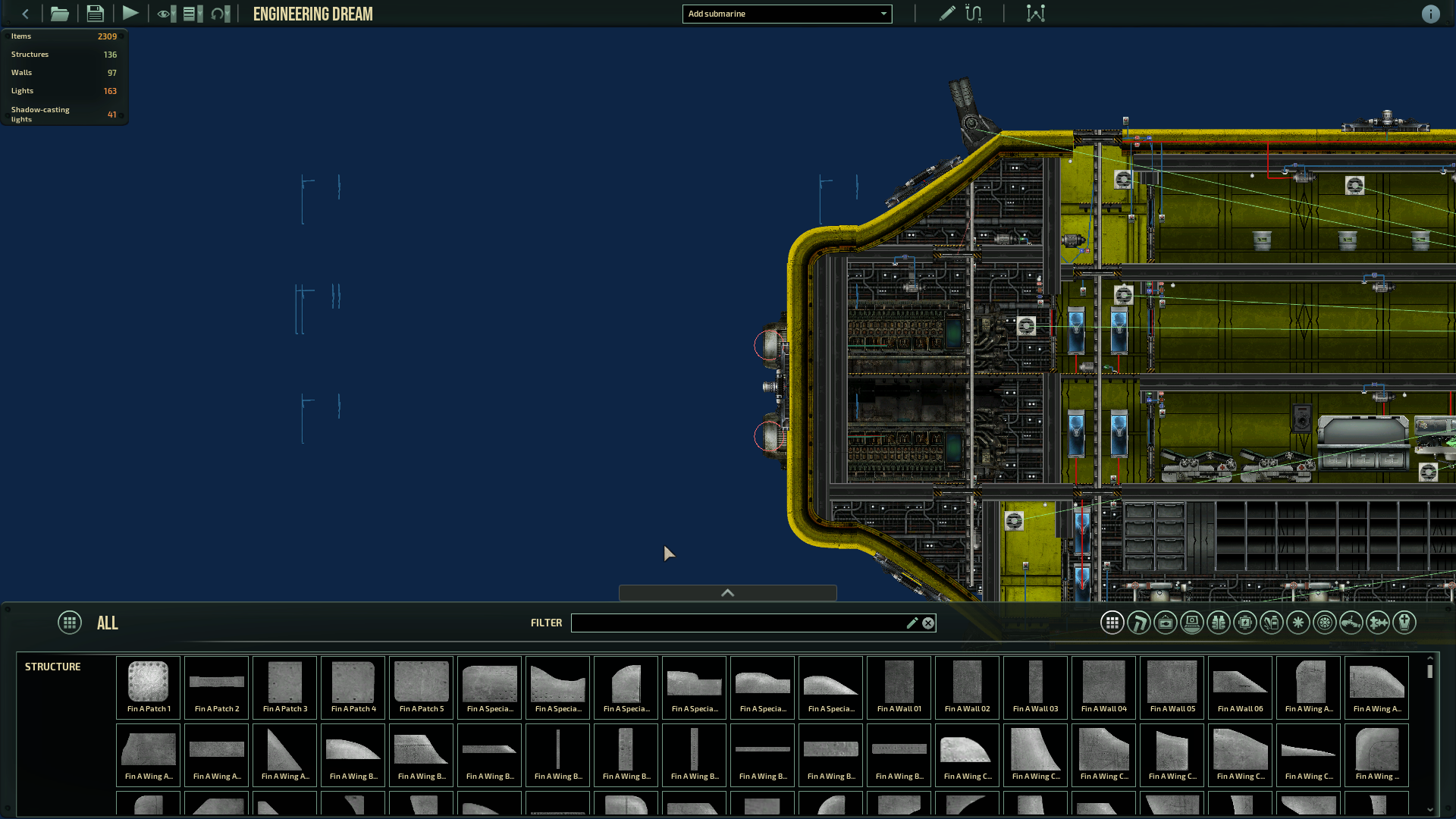The width and height of the screenshot is (1456, 819).
Task: Switch to the ALL items tab
Action: pyautogui.click(x=70, y=623)
